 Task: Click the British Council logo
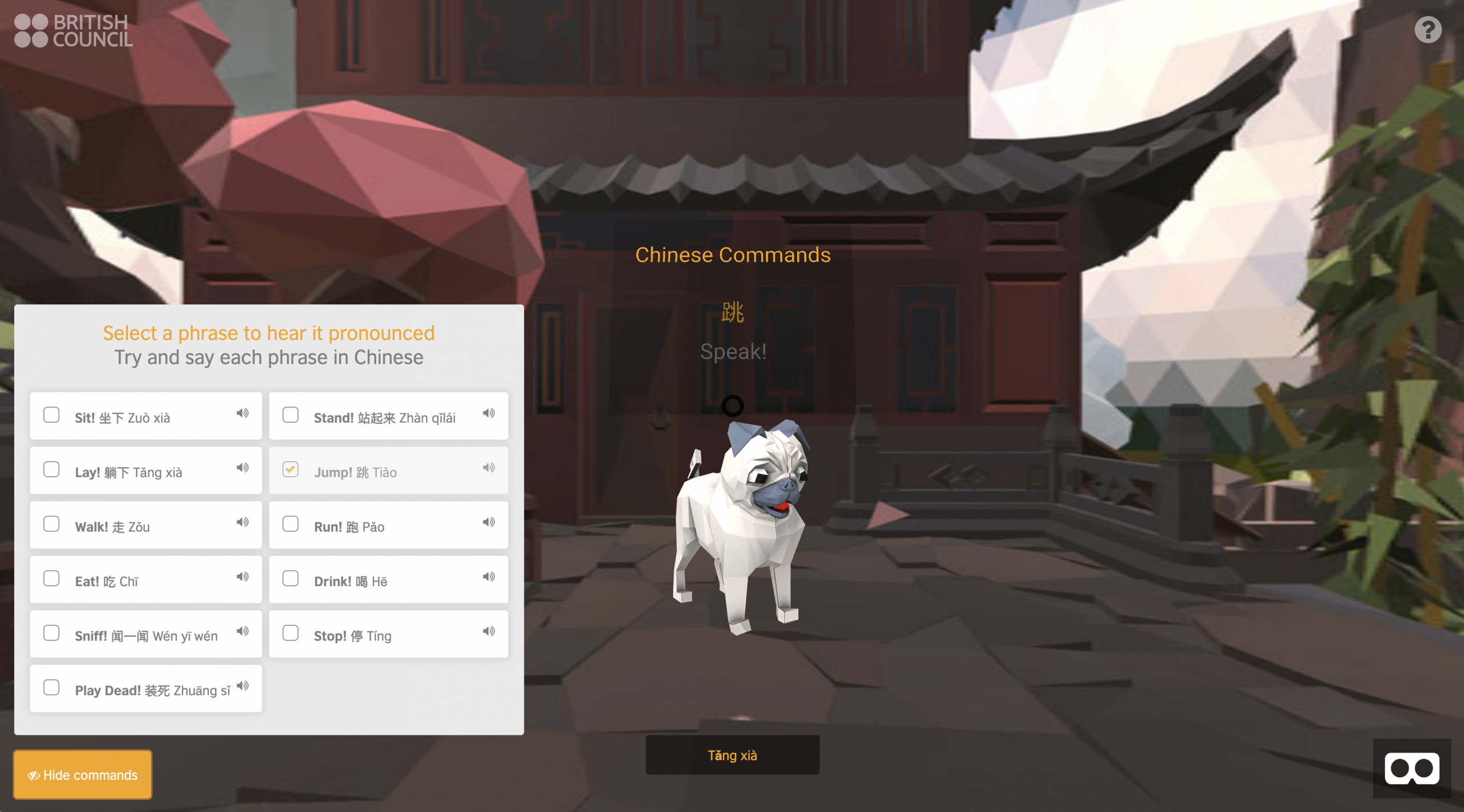pos(73,31)
